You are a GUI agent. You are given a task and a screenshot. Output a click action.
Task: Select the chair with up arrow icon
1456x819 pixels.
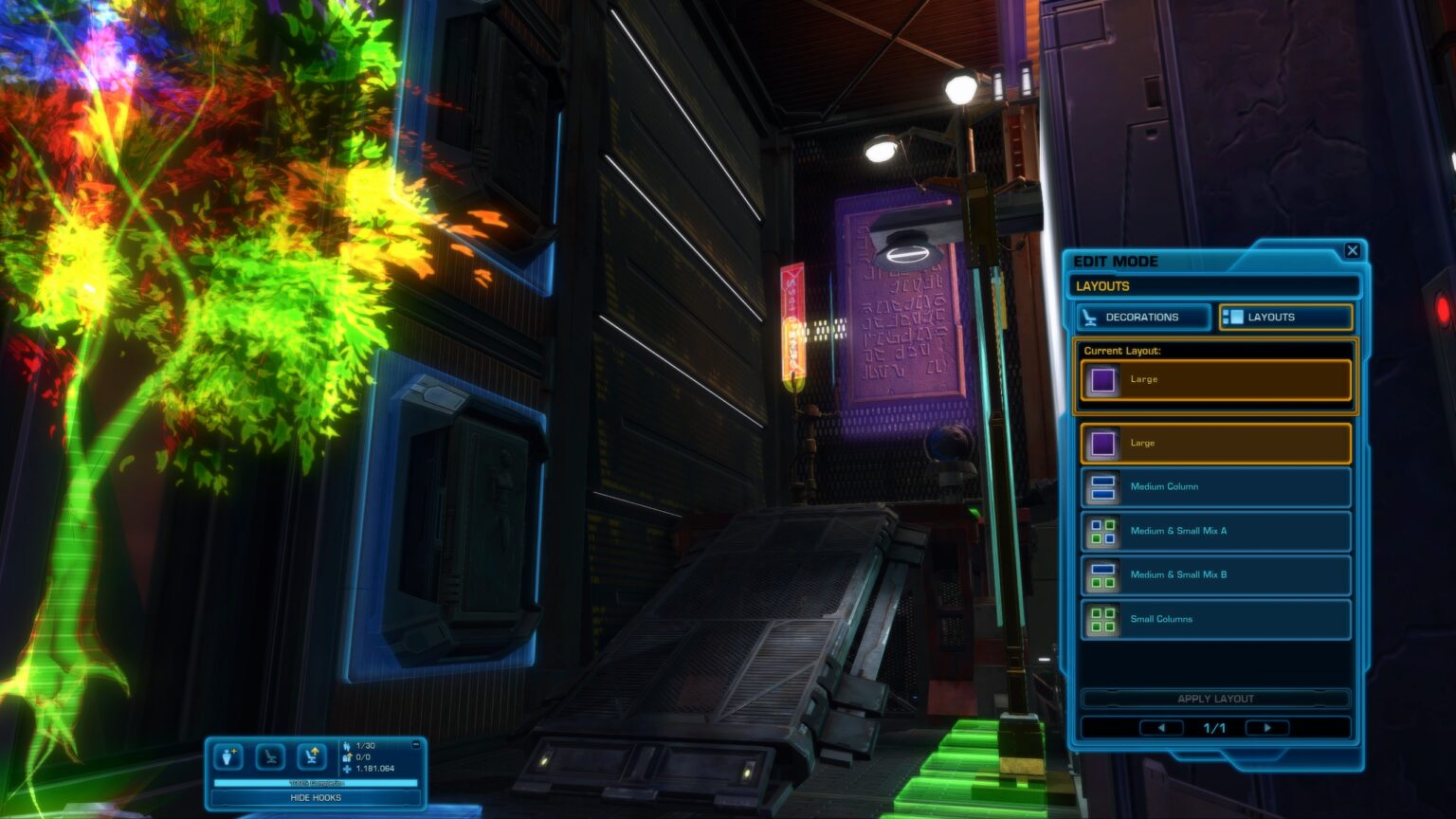[x=311, y=756]
